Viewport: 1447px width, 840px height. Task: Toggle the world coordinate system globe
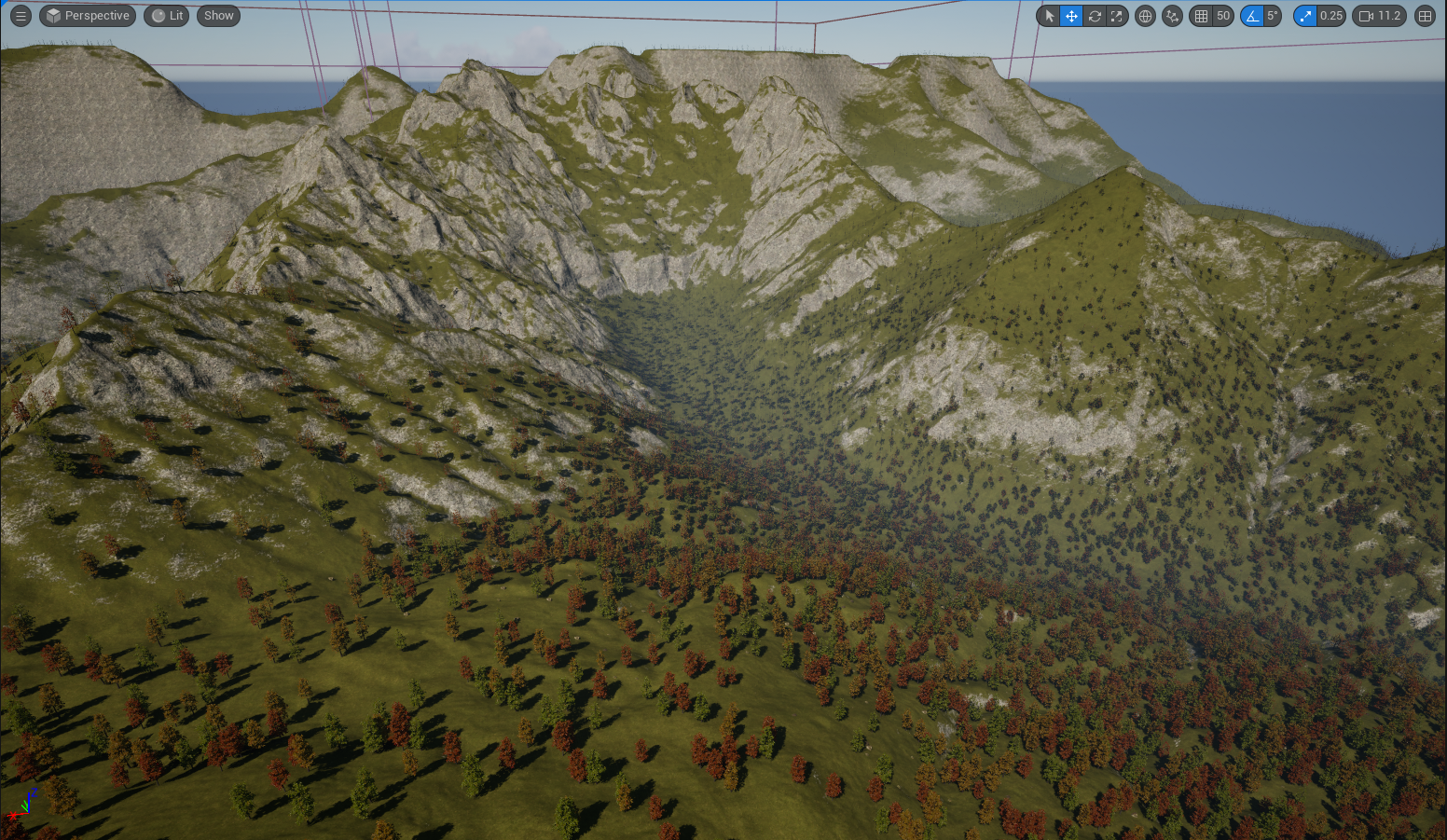(1145, 16)
